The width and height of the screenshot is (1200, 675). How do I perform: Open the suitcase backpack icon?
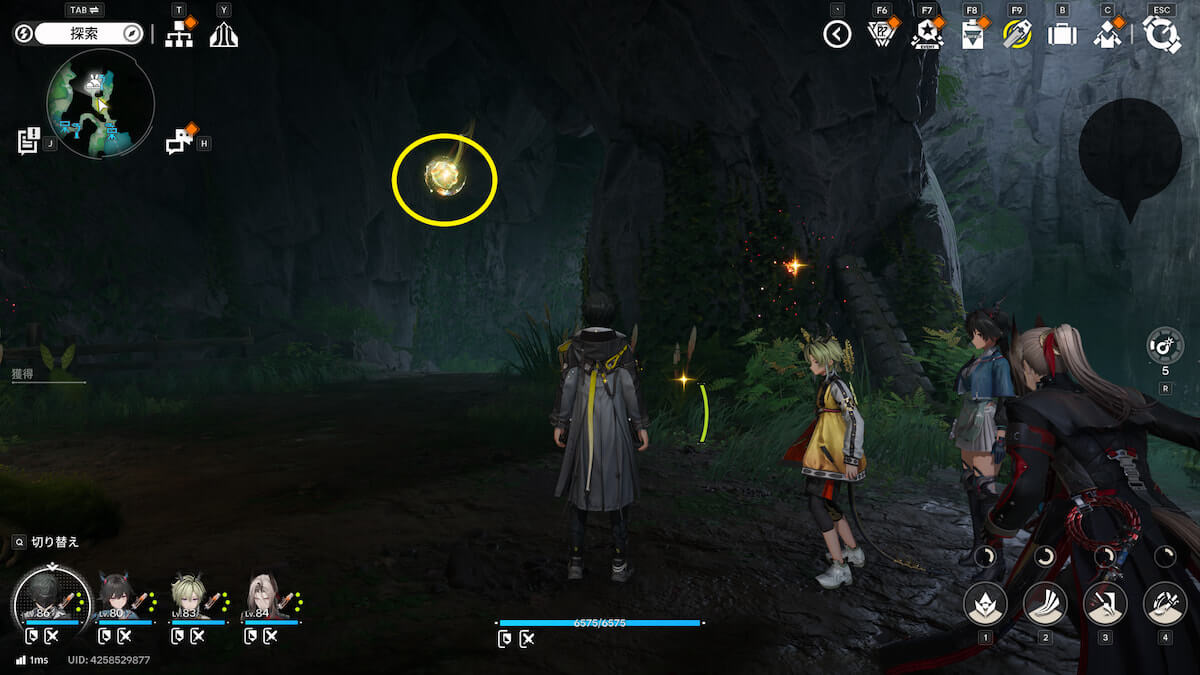tap(1062, 35)
